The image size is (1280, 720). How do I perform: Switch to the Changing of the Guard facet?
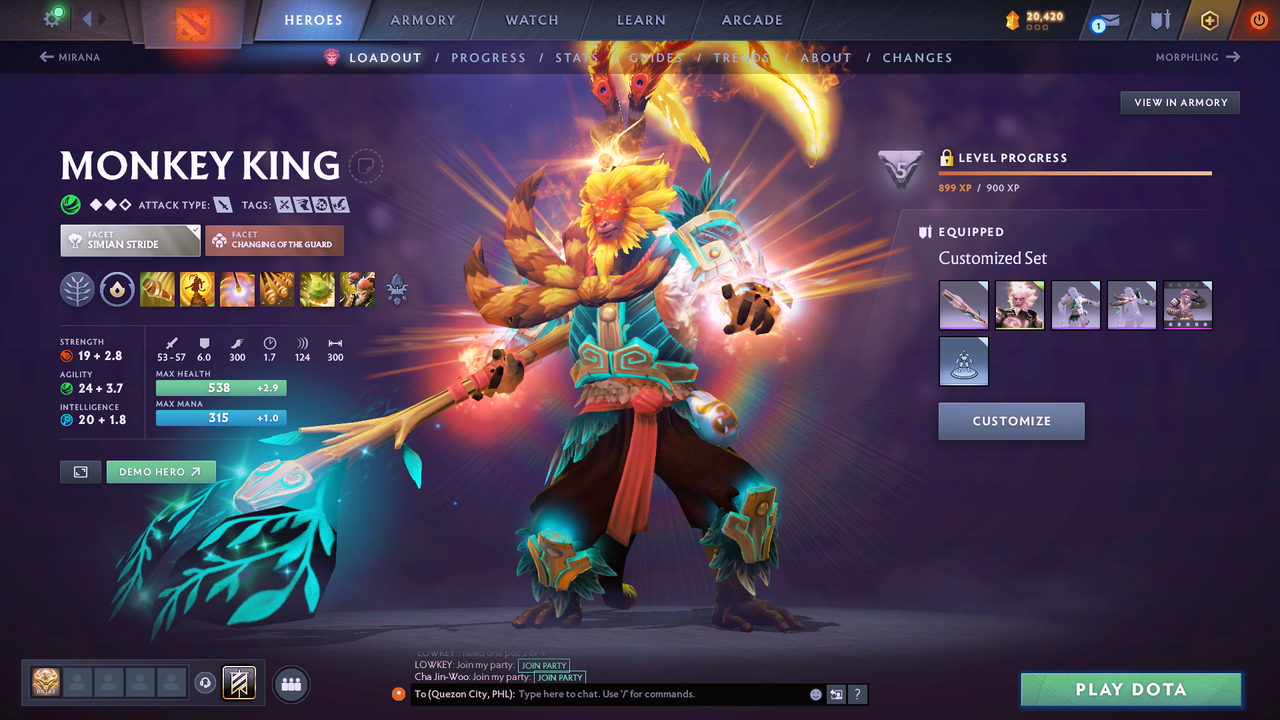click(x=274, y=240)
